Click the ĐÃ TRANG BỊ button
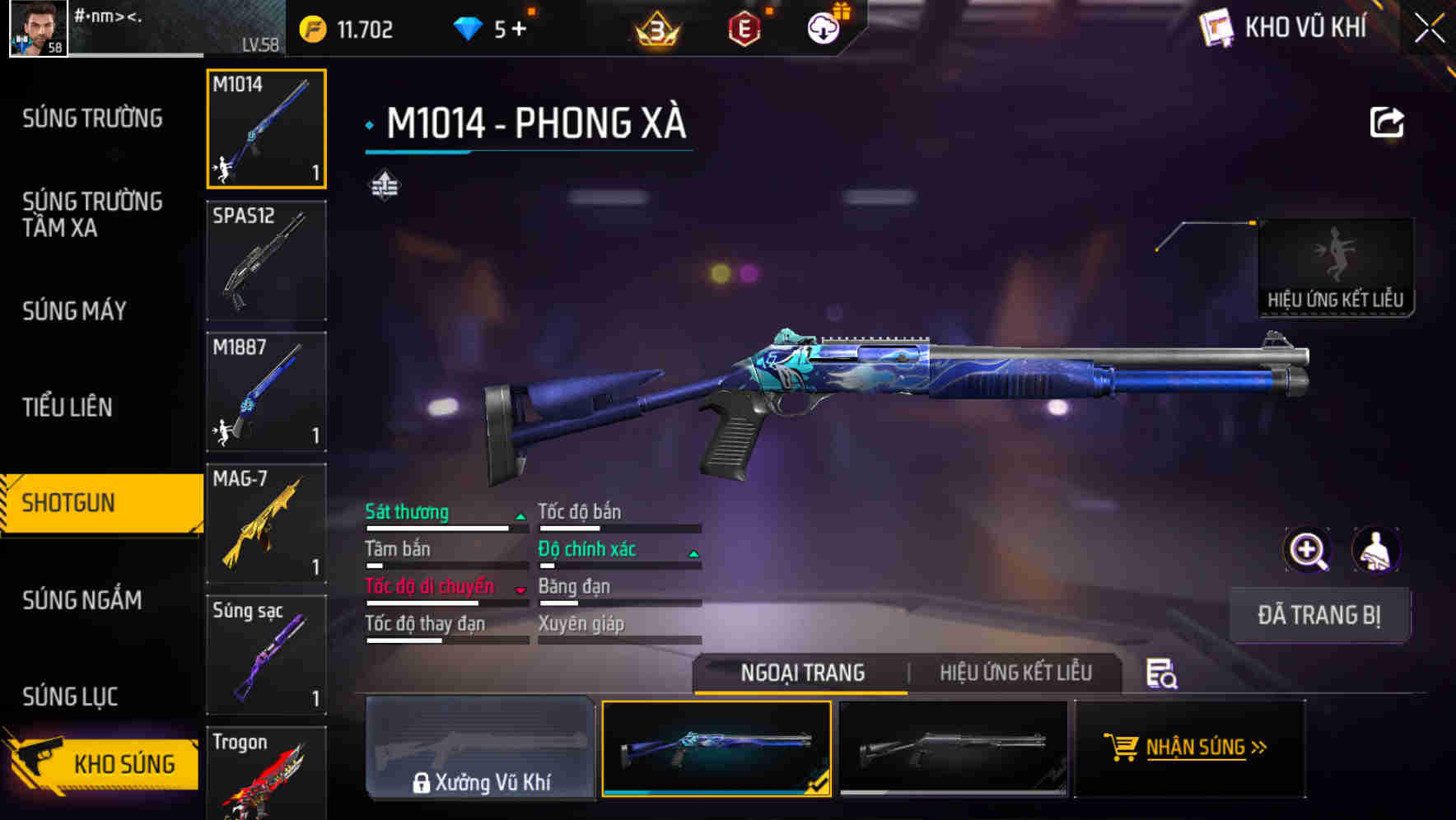This screenshot has height=820, width=1456. point(1319,615)
